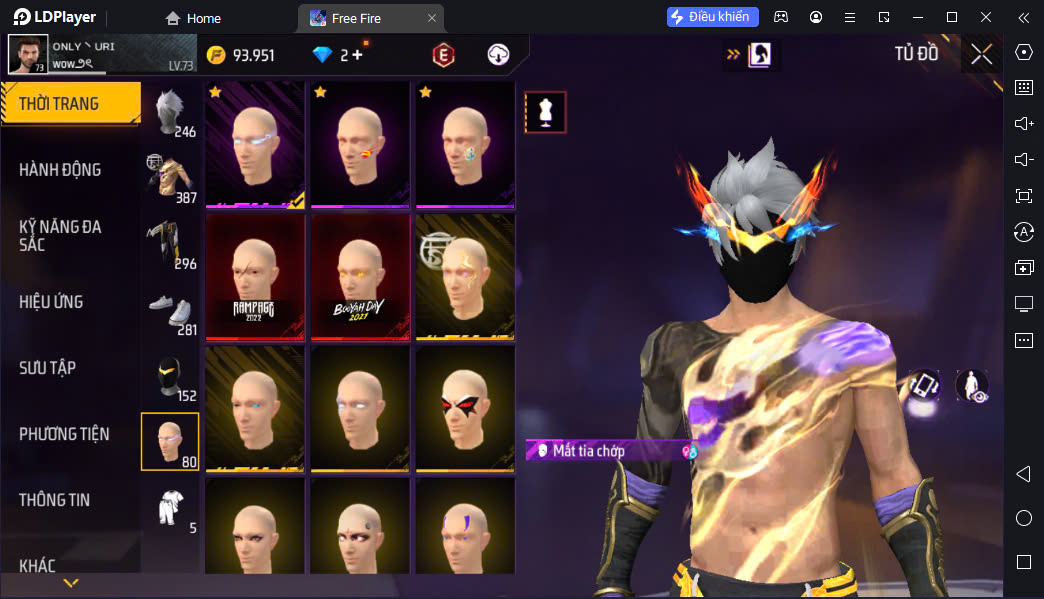Open the player profile avatar
The image size is (1044, 599).
(28, 54)
